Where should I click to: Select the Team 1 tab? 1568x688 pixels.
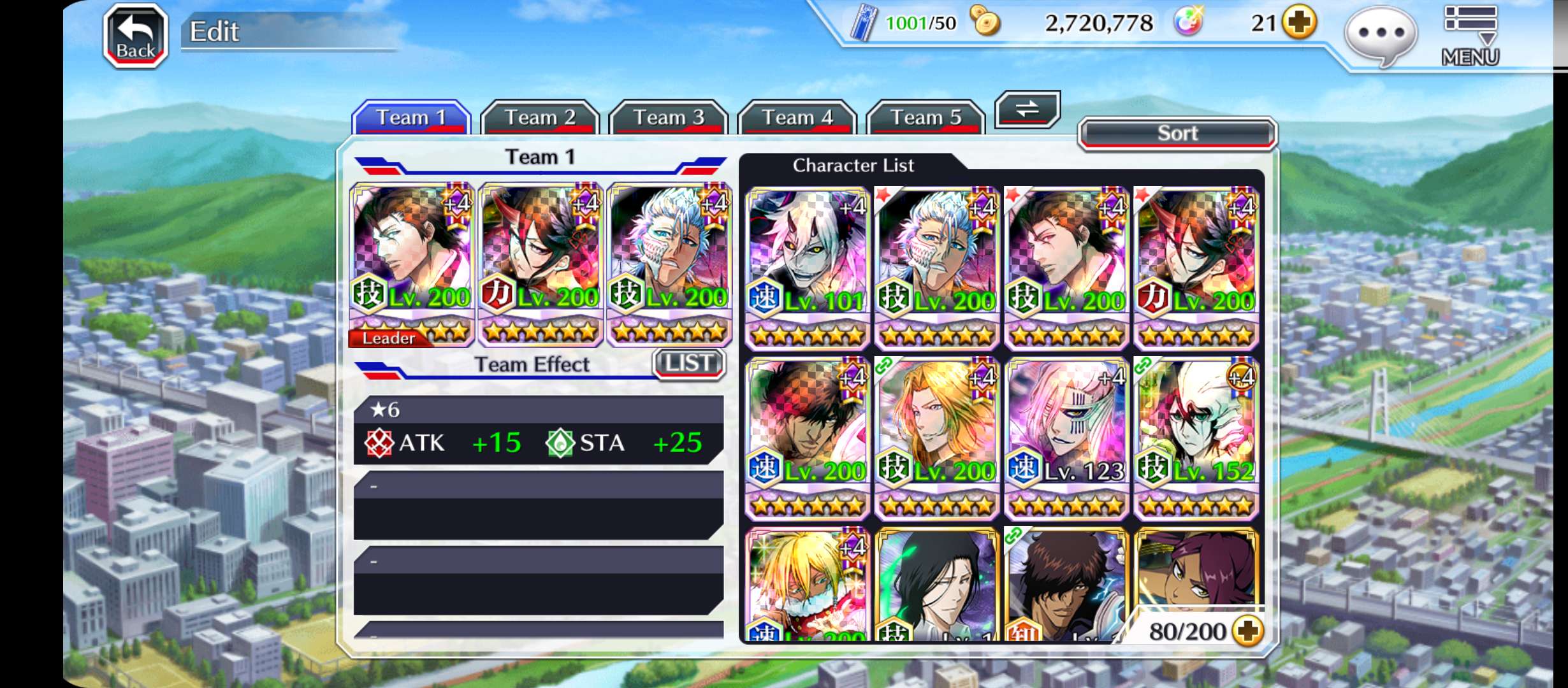(x=411, y=117)
